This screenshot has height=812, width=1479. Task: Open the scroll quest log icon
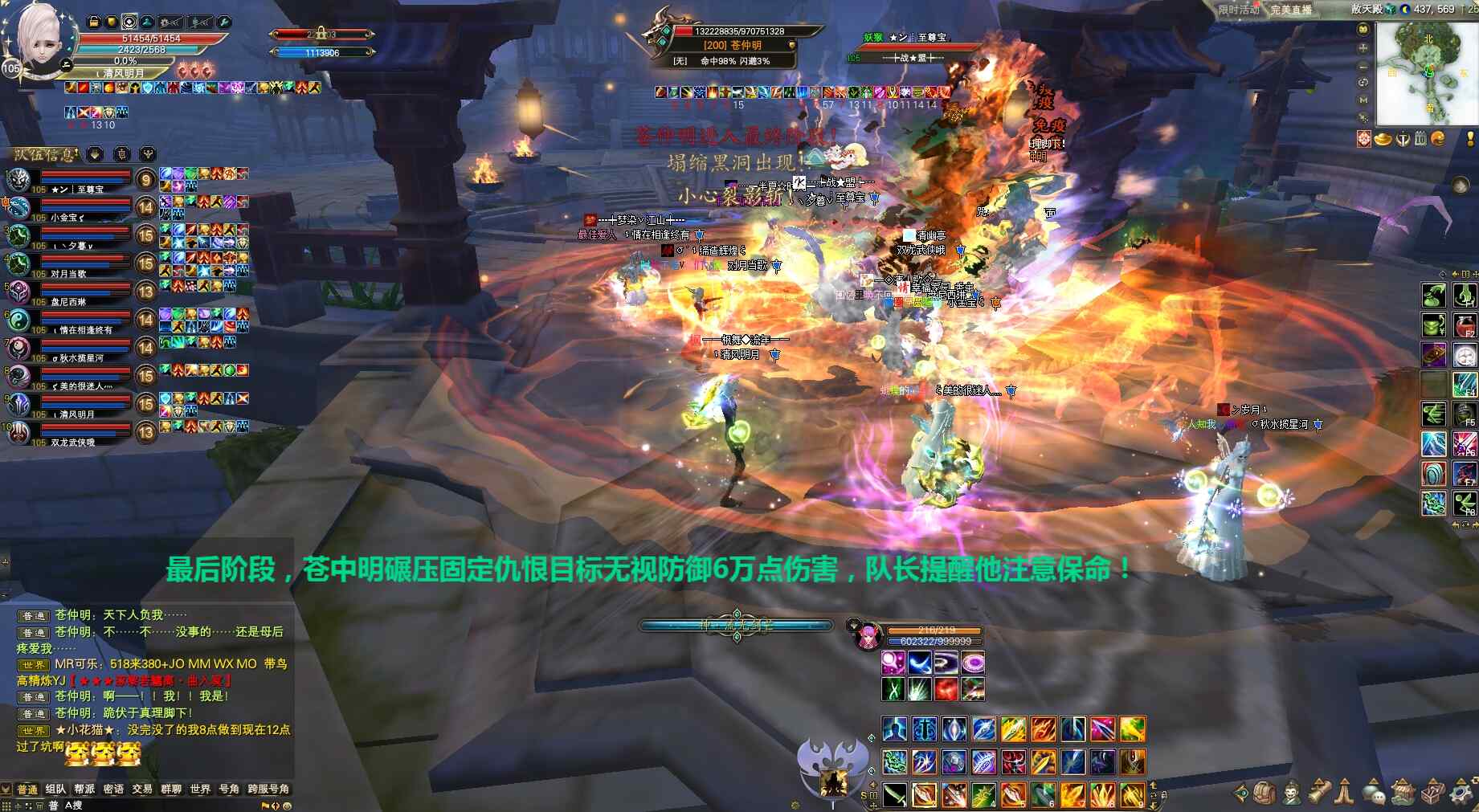[1318, 793]
